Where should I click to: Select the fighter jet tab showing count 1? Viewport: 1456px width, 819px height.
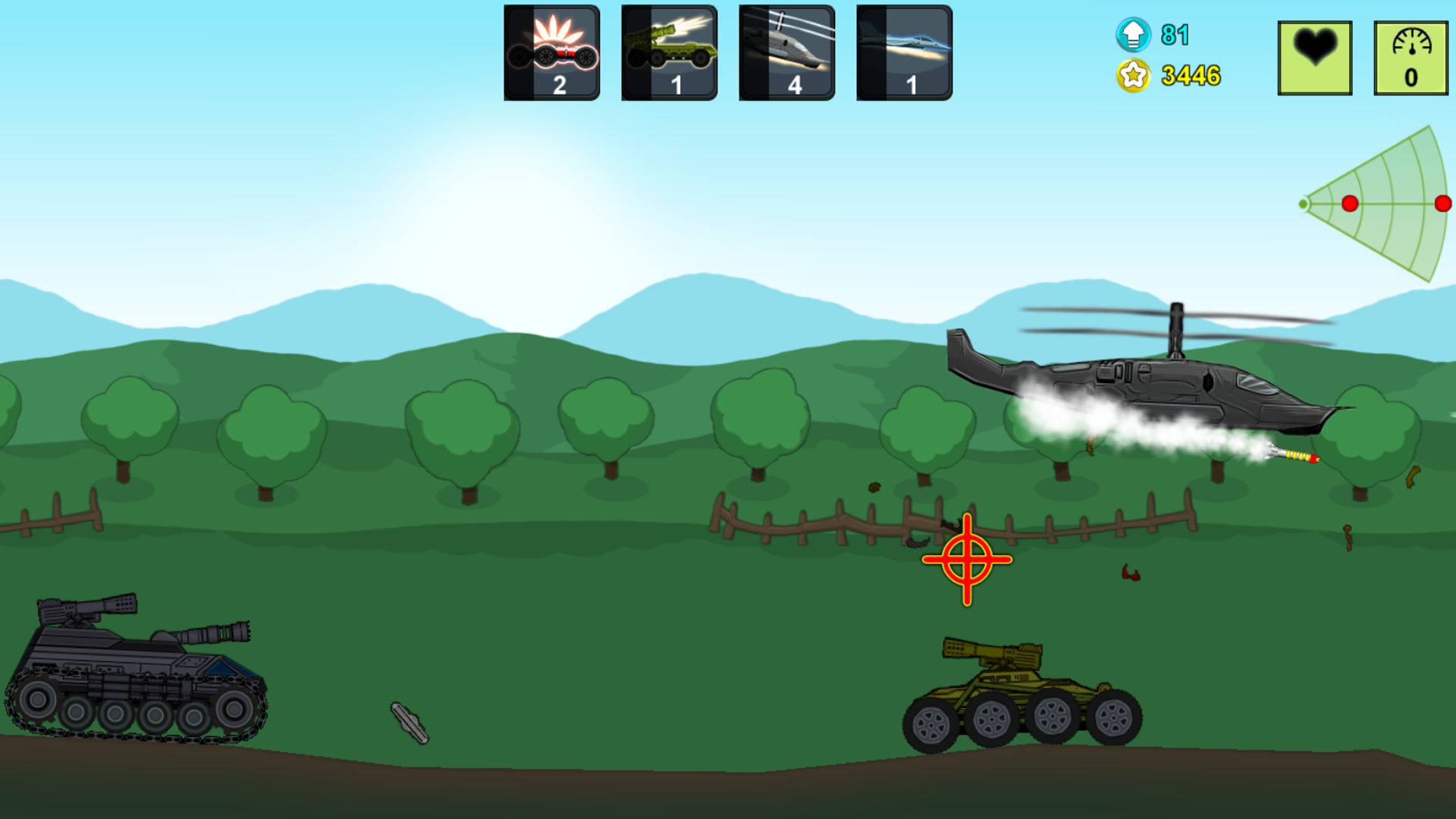[904, 52]
